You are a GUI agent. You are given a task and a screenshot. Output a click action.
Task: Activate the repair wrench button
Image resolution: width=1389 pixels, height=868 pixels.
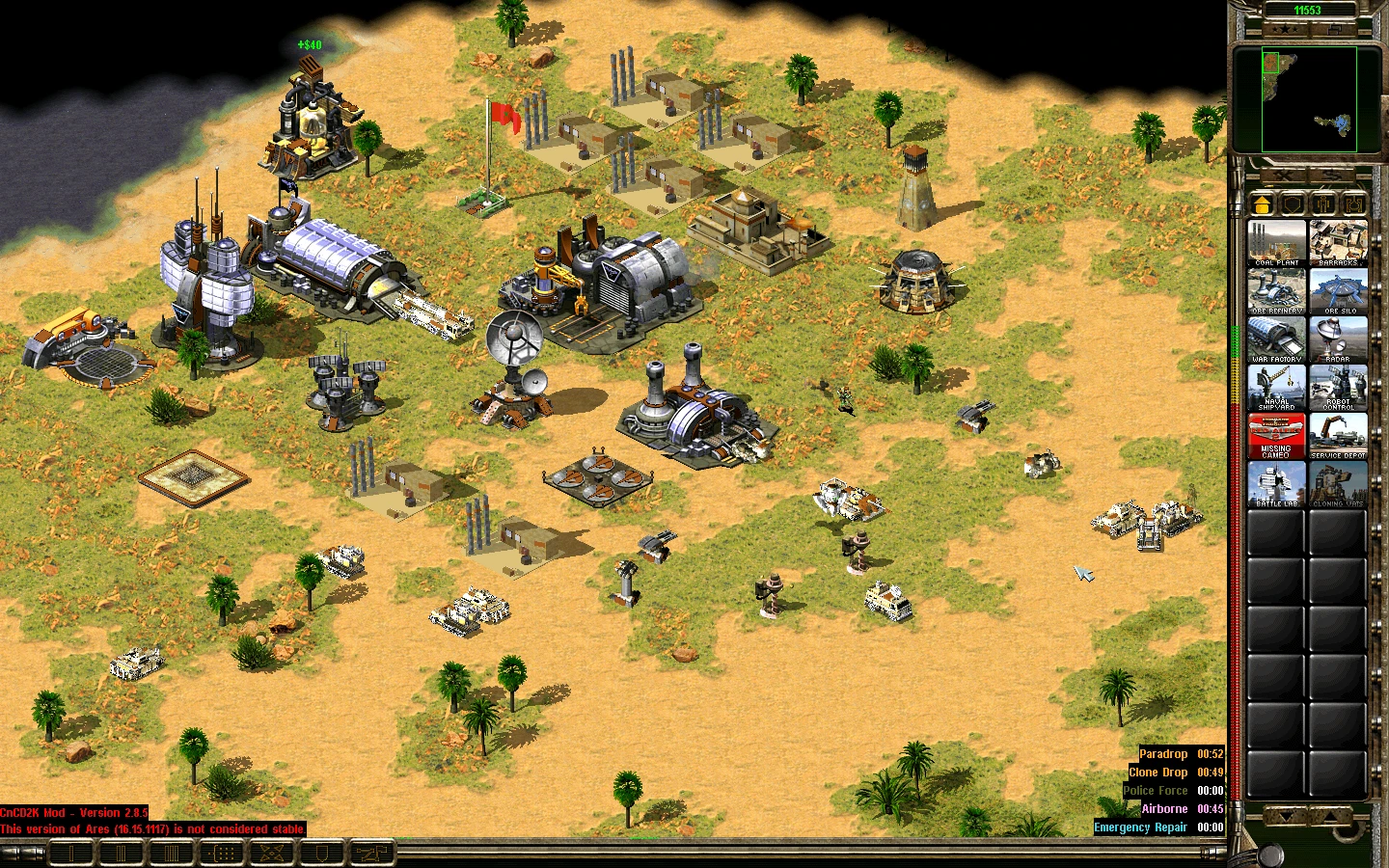[1284, 176]
